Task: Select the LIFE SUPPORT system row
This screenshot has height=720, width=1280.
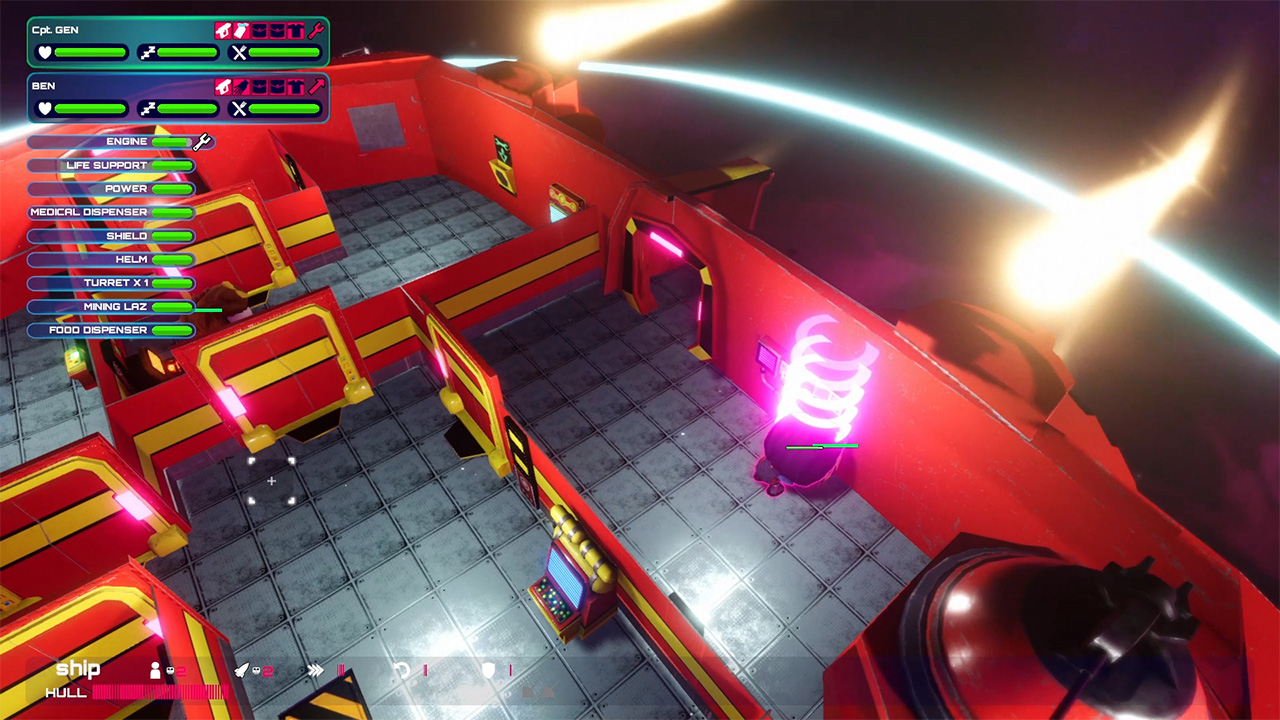Action: click(x=112, y=165)
